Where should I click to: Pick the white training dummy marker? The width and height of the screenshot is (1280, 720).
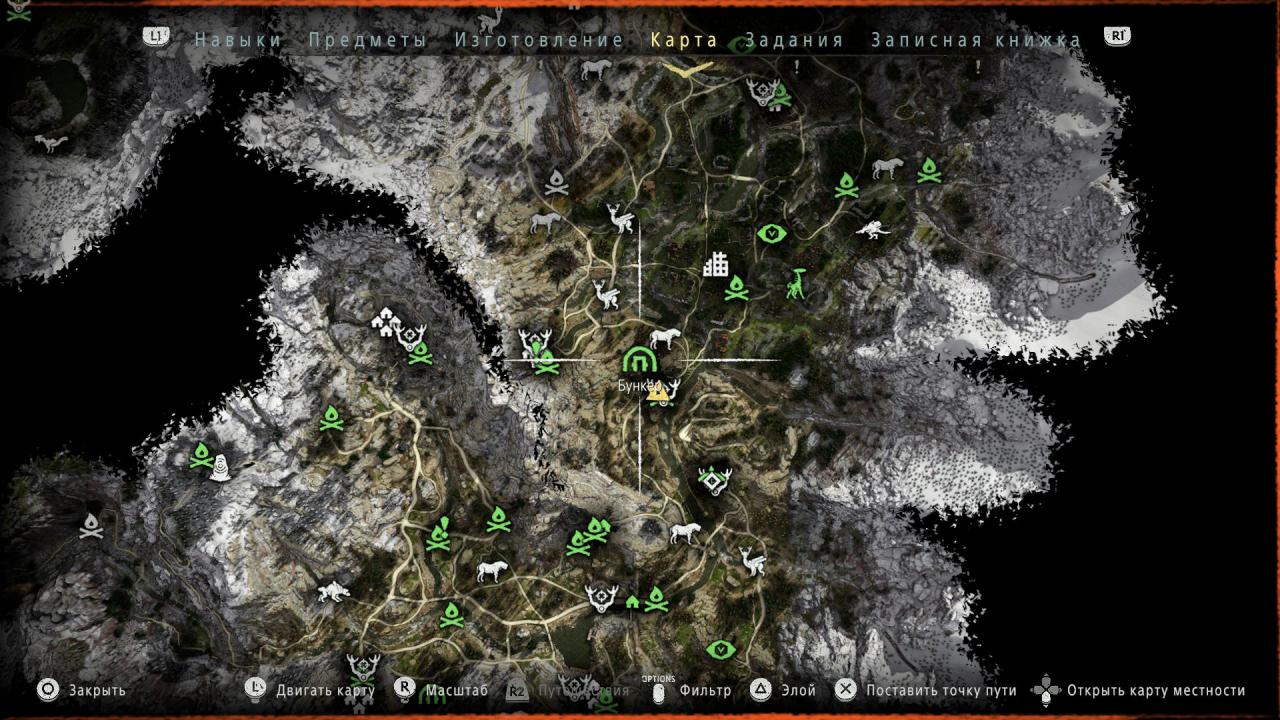point(220,467)
